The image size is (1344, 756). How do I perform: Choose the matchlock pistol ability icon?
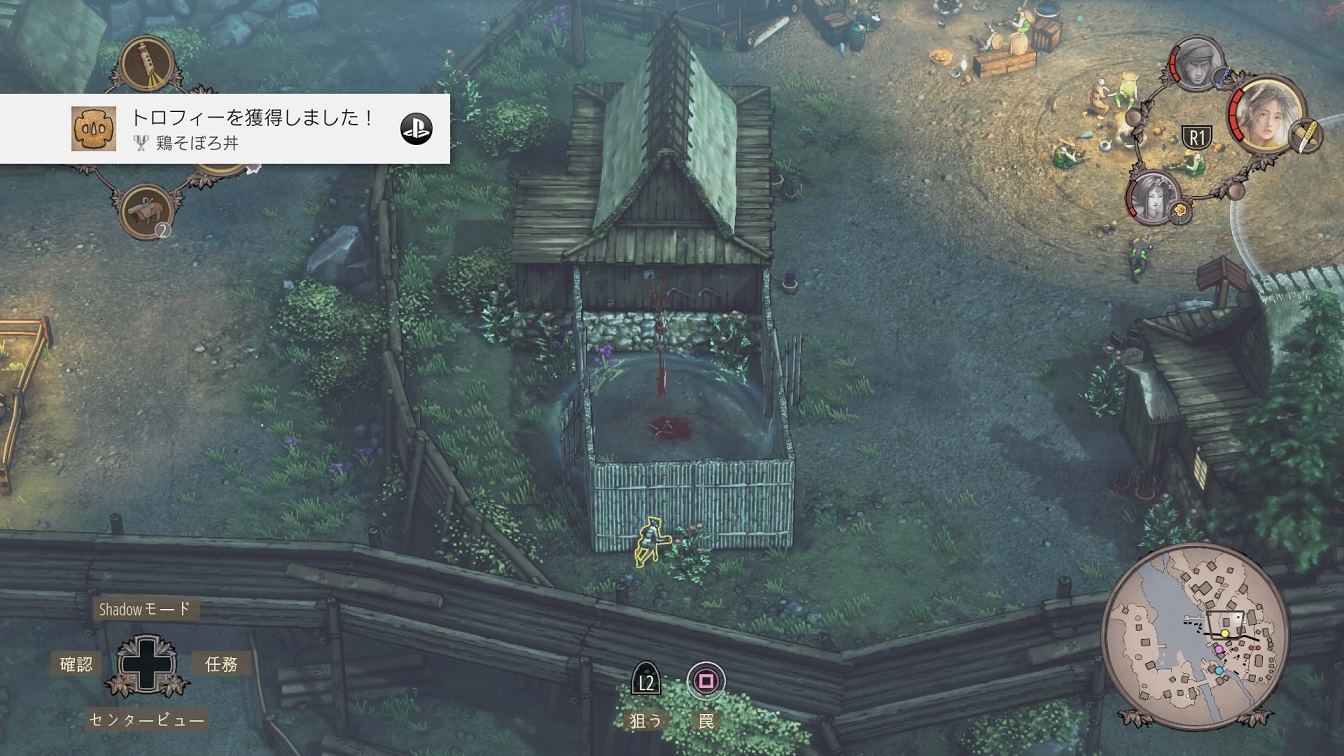[146, 211]
